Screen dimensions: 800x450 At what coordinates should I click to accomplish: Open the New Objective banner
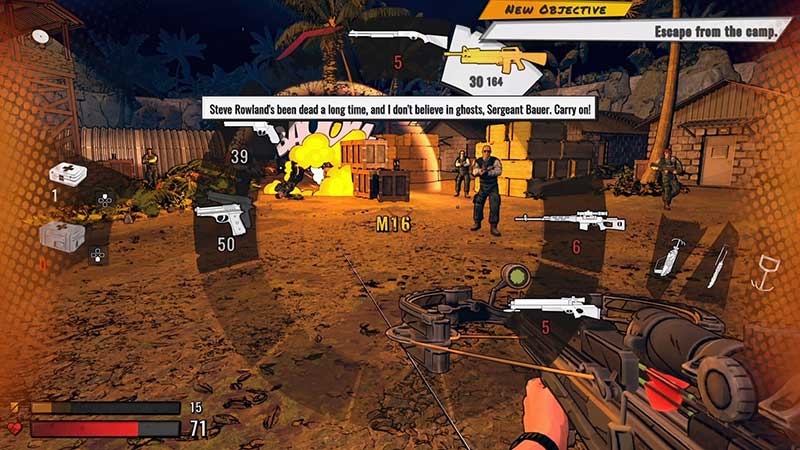pos(558,9)
